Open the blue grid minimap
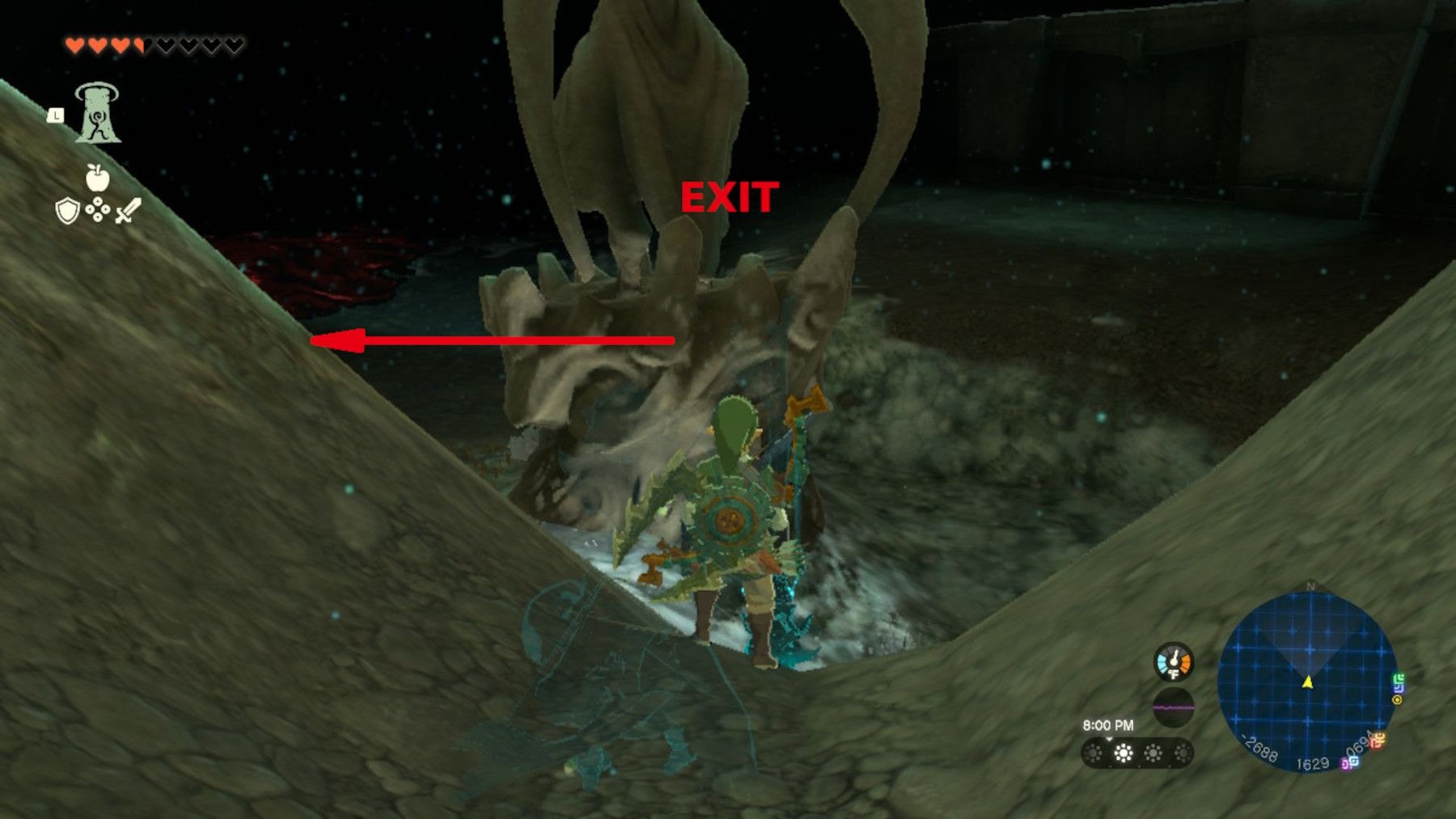The image size is (1456, 819). pos(1306,682)
